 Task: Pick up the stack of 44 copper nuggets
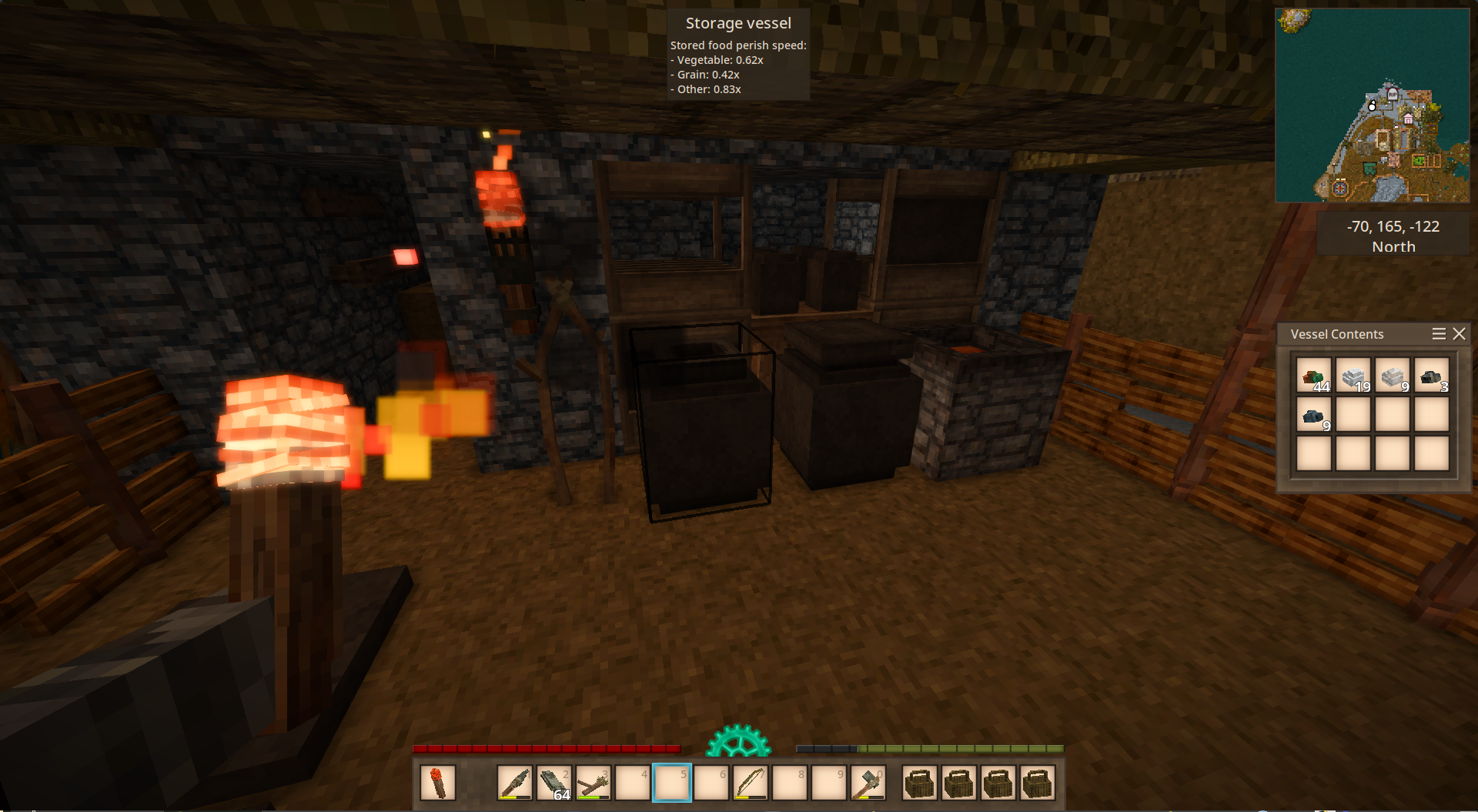pos(1313,376)
